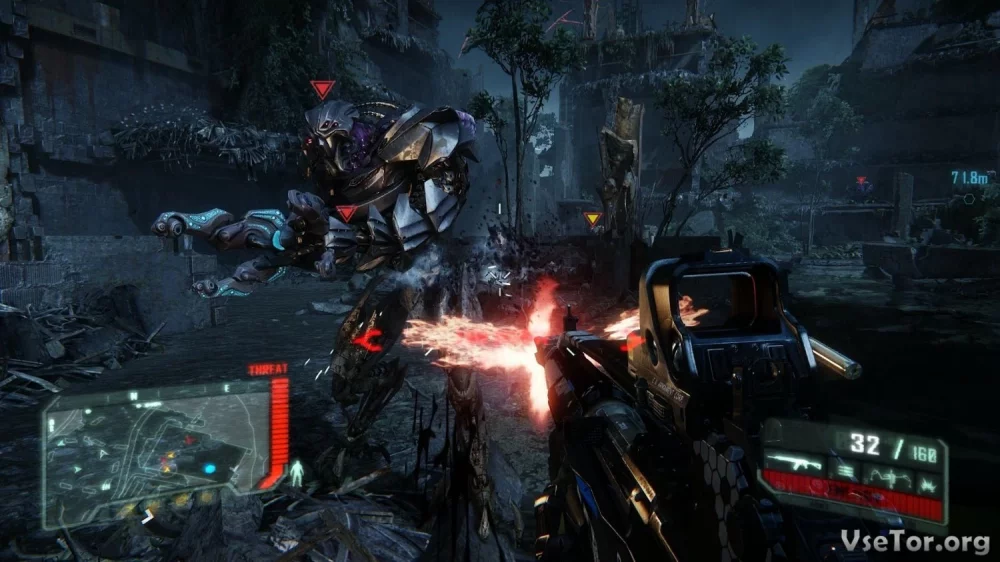Click the nanosuit stance figure icon
This screenshot has height=562, width=1000.
[x=296, y=474]
